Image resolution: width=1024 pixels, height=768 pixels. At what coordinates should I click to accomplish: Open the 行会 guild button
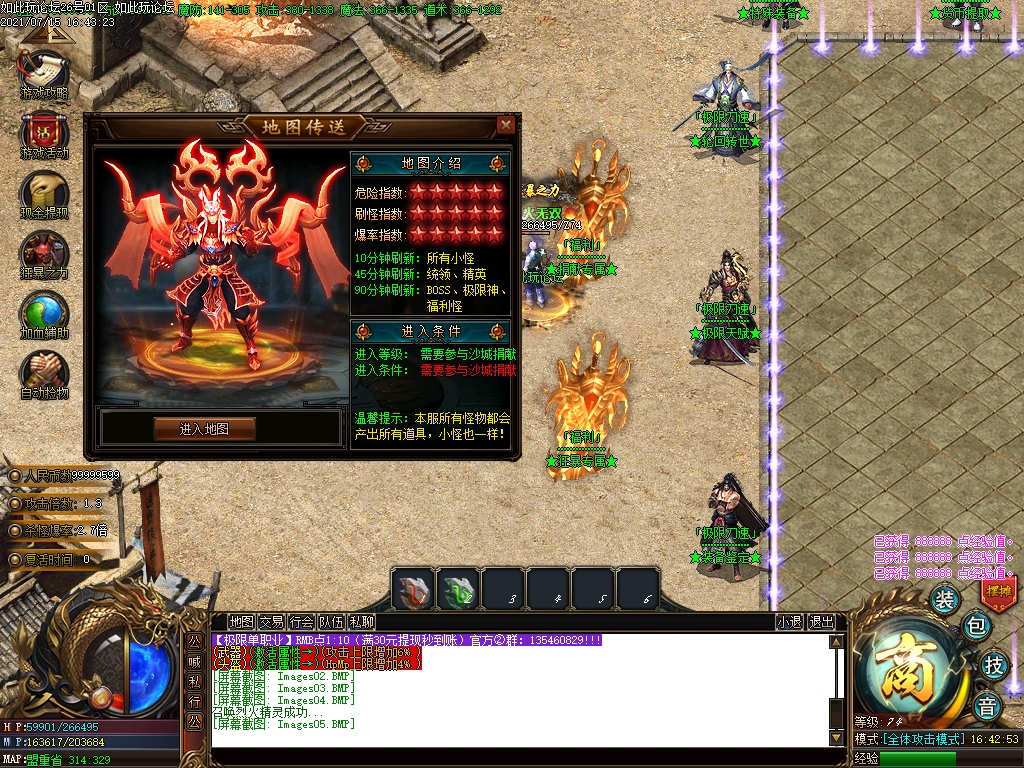[301, 622]
